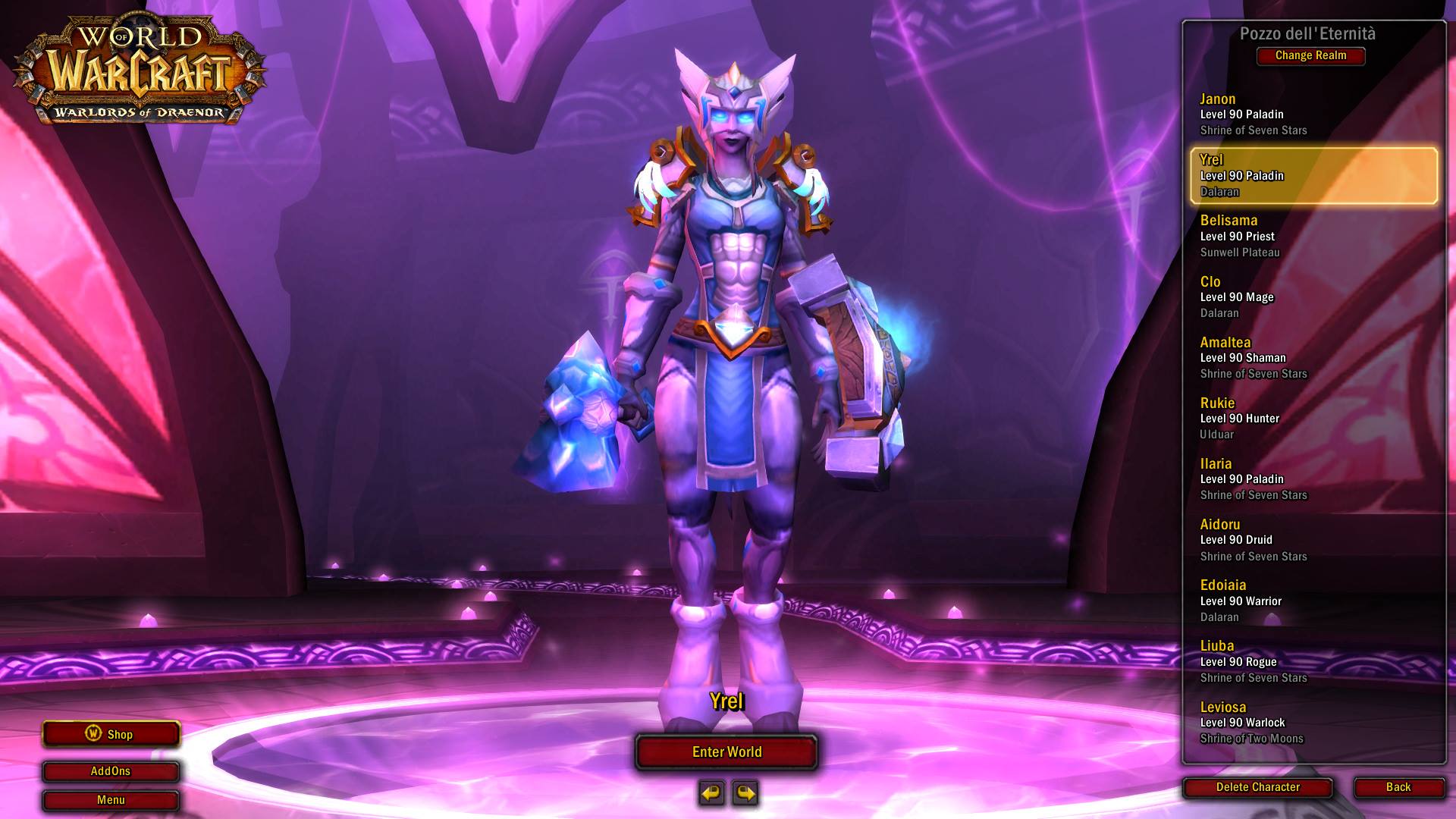
Task: Pick Clo the Mage
Action: [x=1312, y=297]
